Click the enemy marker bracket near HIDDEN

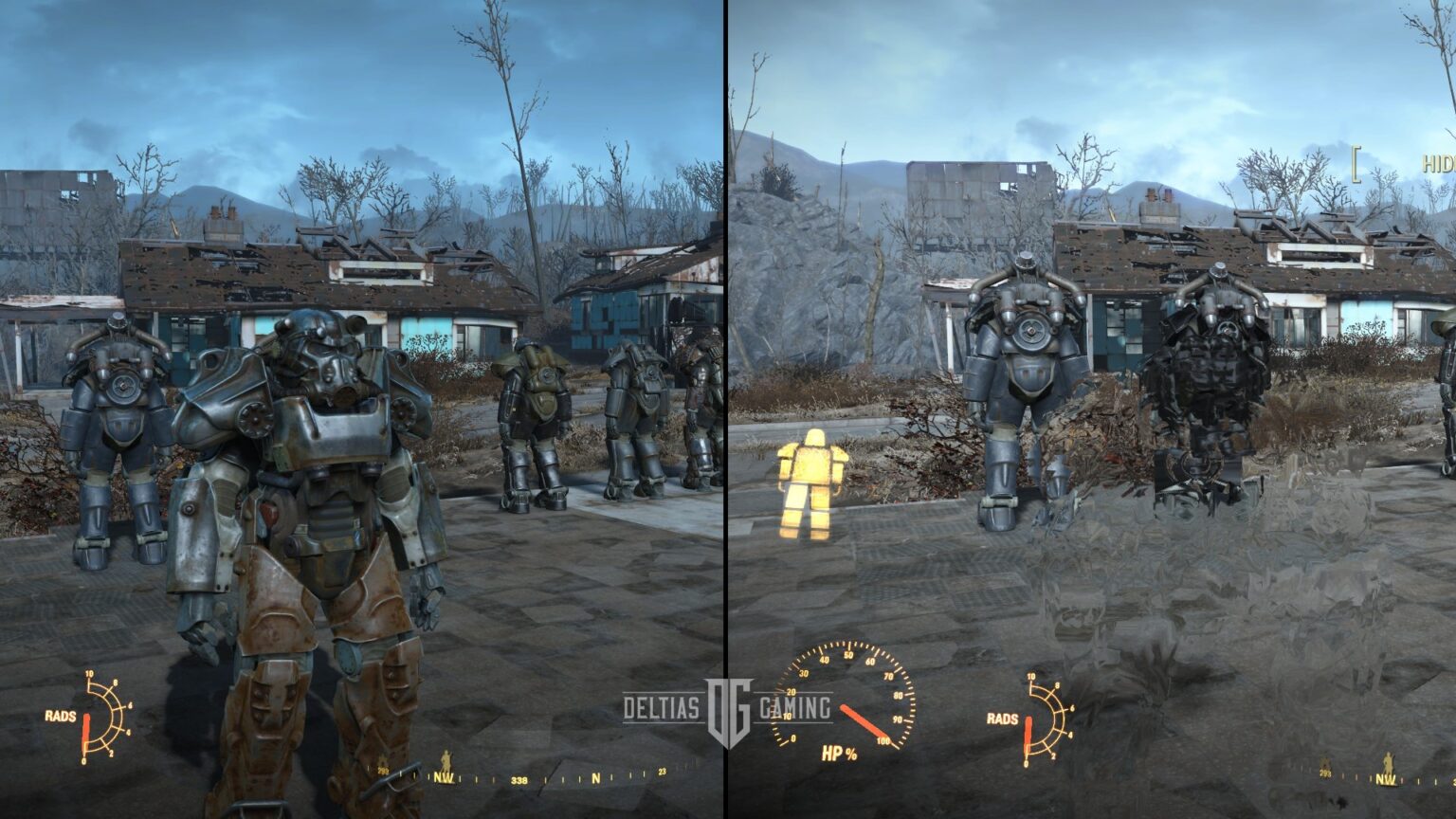1356,164
